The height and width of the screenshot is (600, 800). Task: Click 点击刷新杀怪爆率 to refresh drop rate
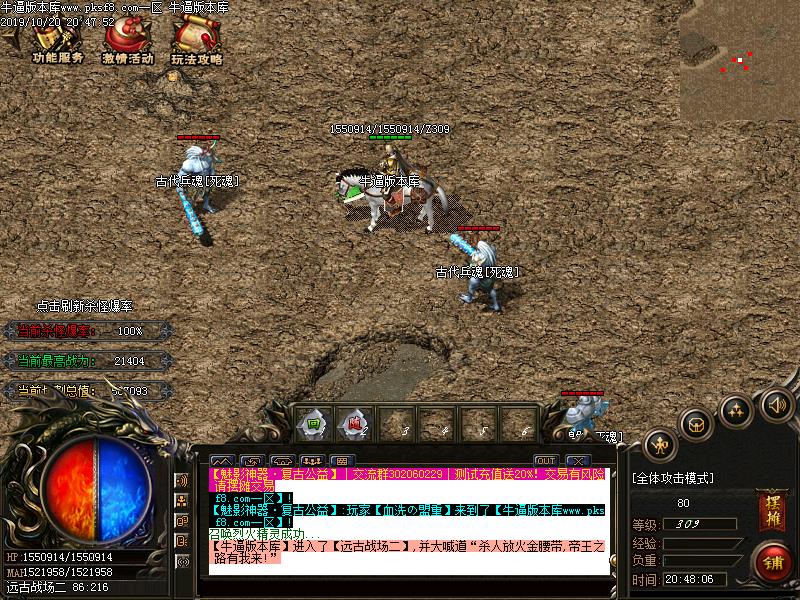(x=84, y=306)
